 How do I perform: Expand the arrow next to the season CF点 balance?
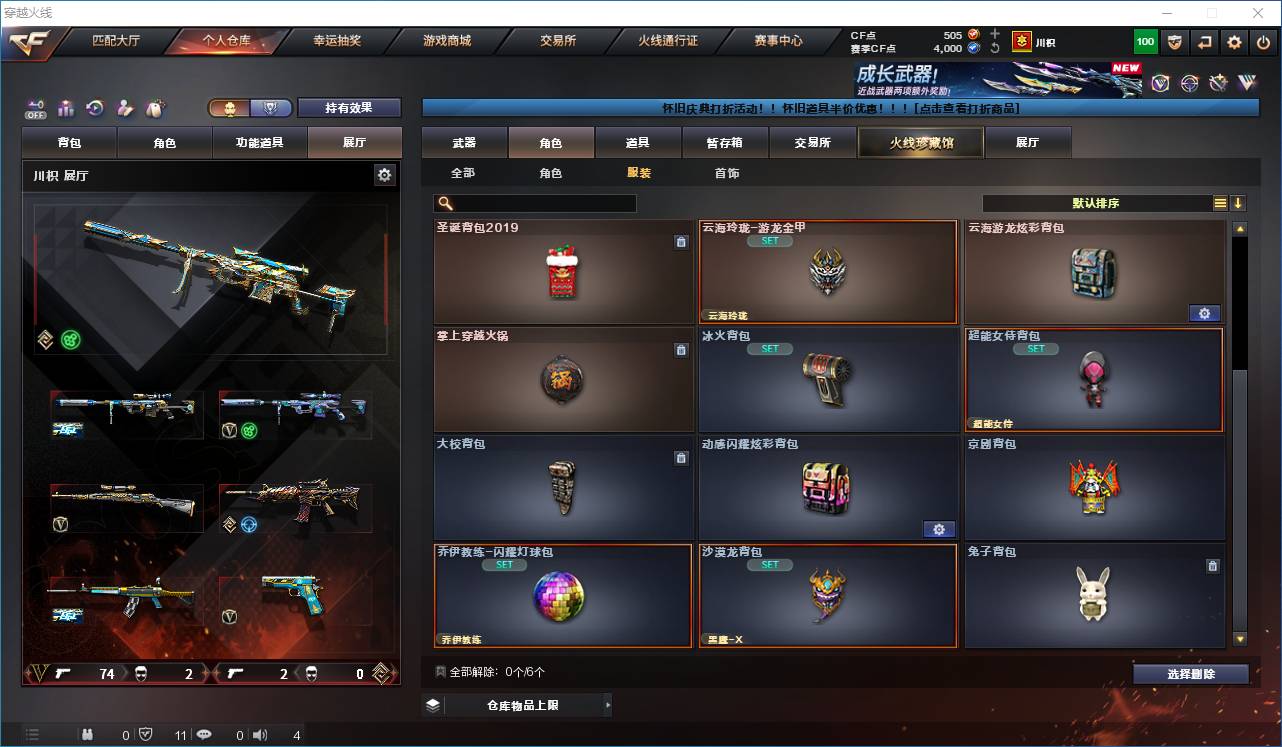coord(996,48)
